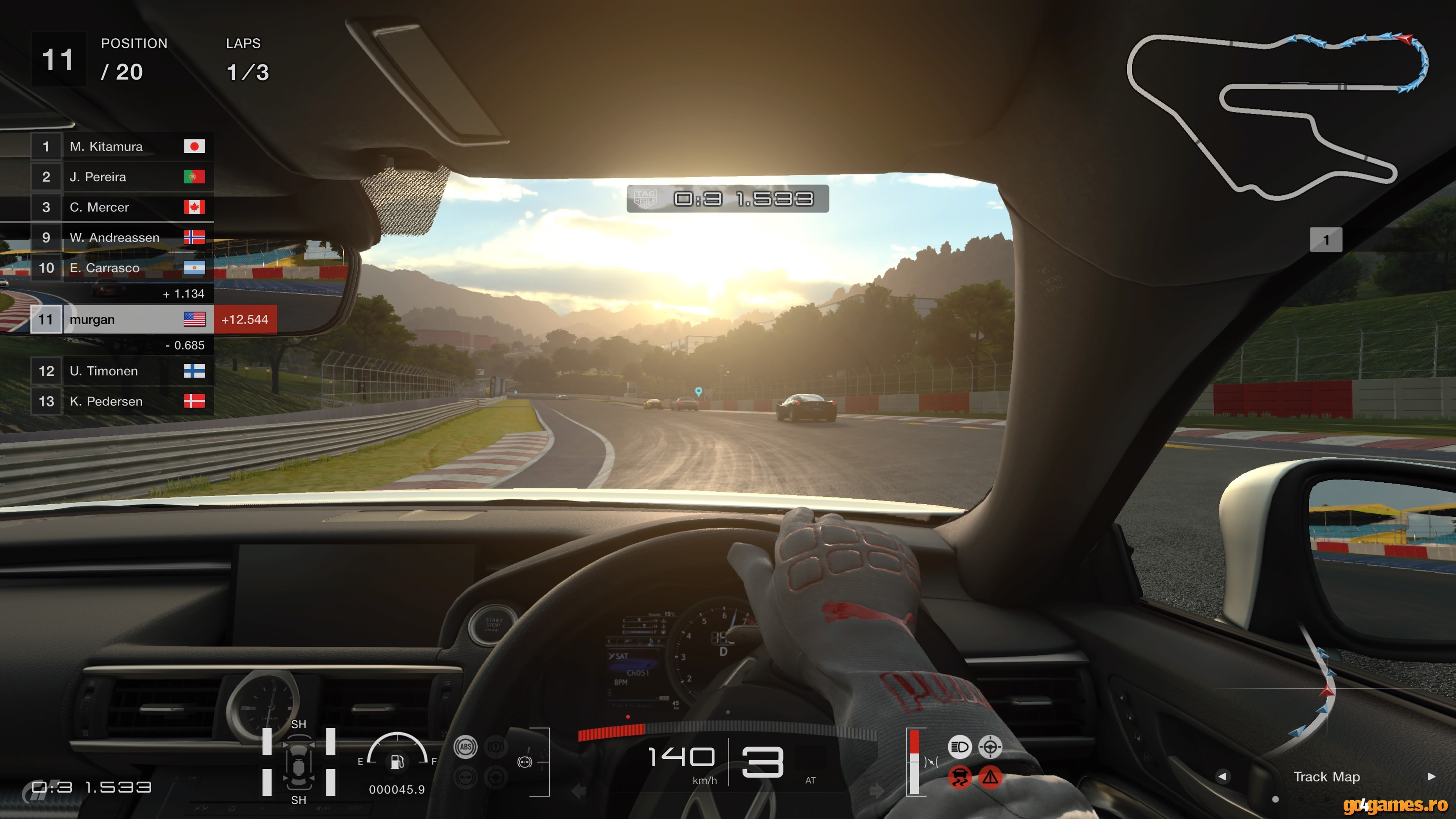Click the go4games.ro watermark link

pos(1395,804)
